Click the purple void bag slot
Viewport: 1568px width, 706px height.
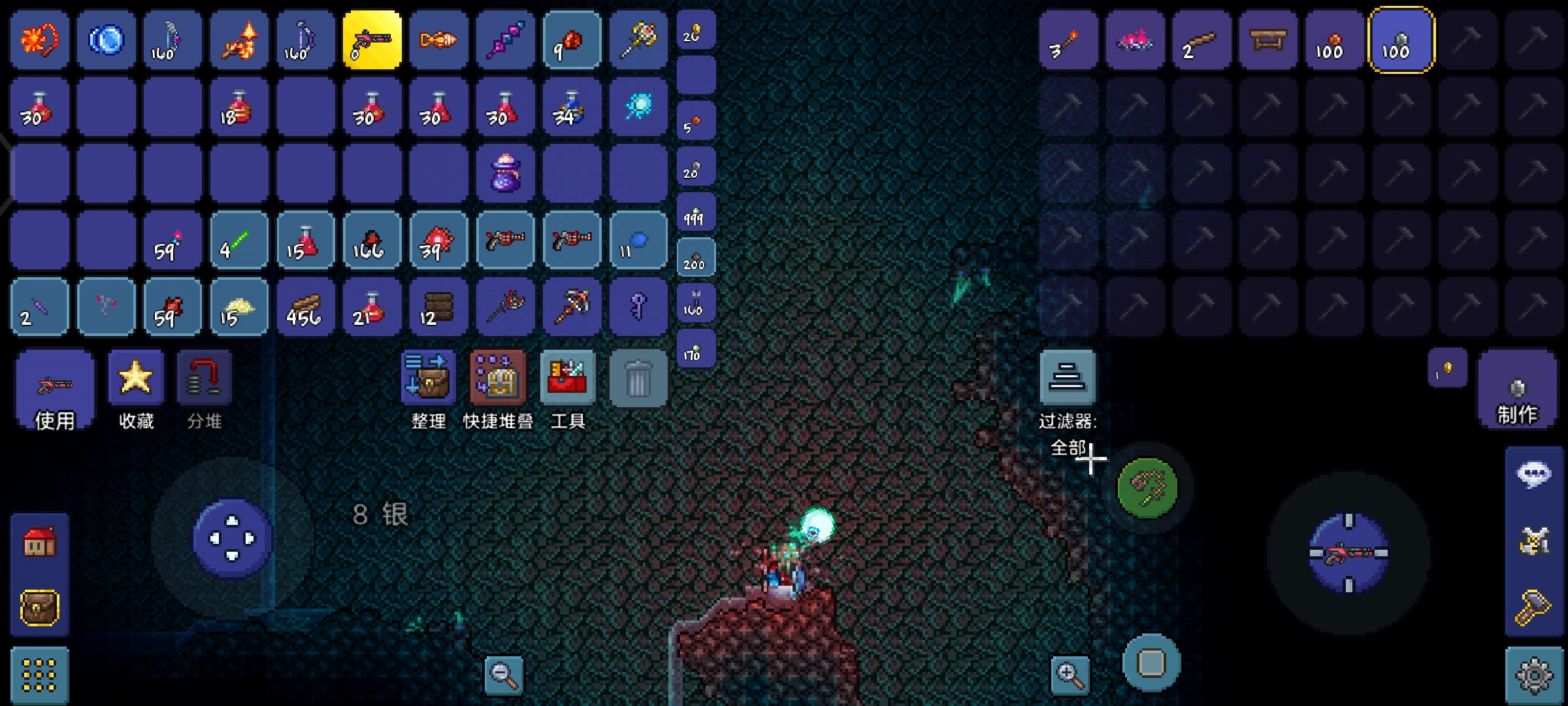click(x=505, y=173)
